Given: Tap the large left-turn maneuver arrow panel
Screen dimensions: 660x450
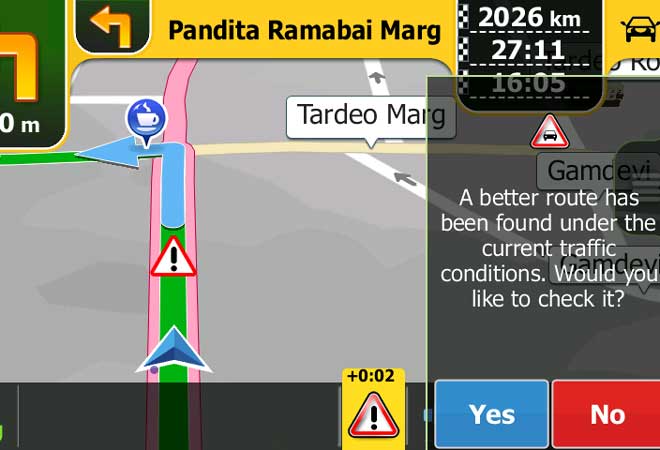Looking at the screenshot, I should click(30, 75).
